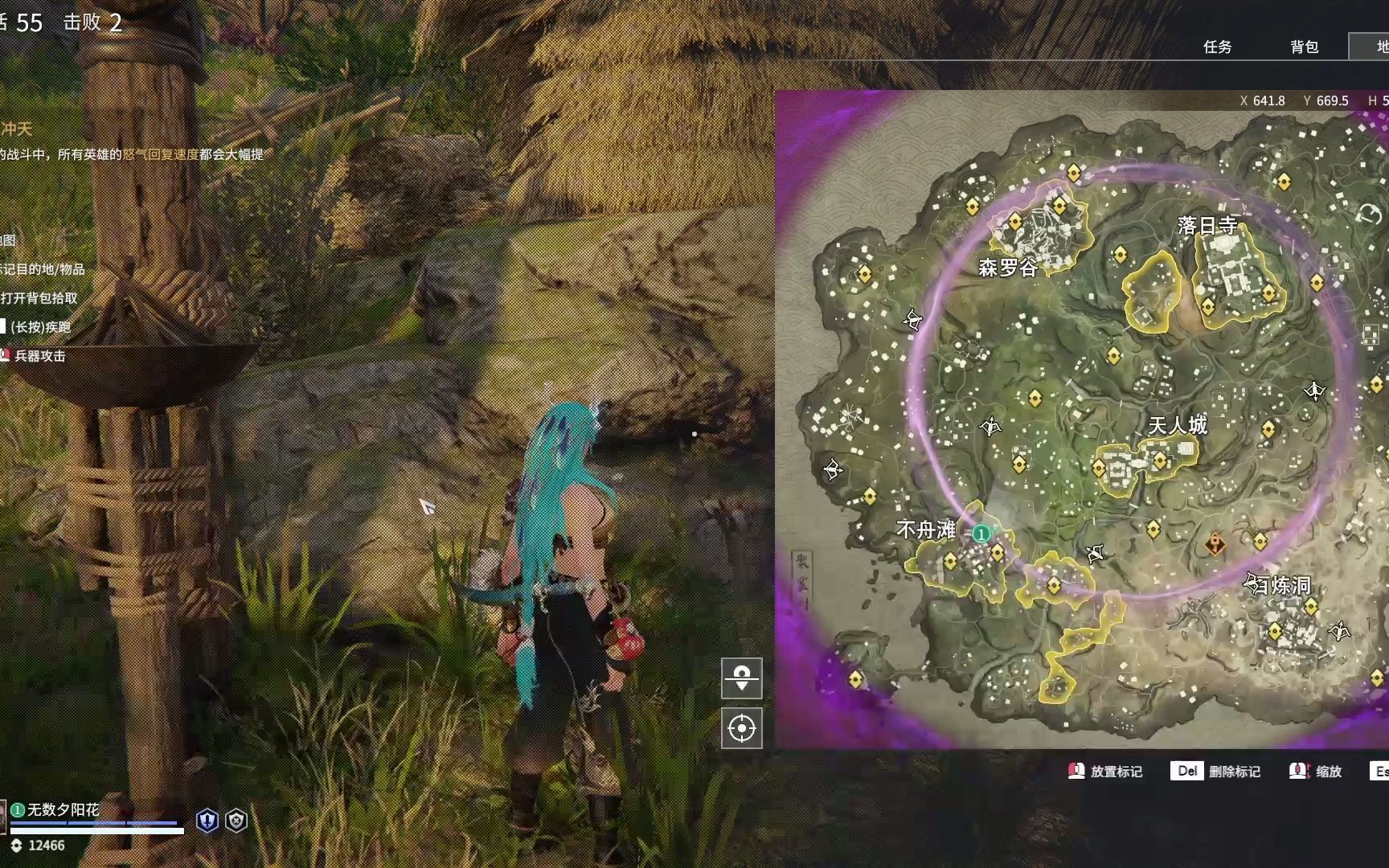Screen dimensions: 1389x868
Task: Click the blue sword-shield buff icon
Action: pyautogui.click(x=207, y=821)
